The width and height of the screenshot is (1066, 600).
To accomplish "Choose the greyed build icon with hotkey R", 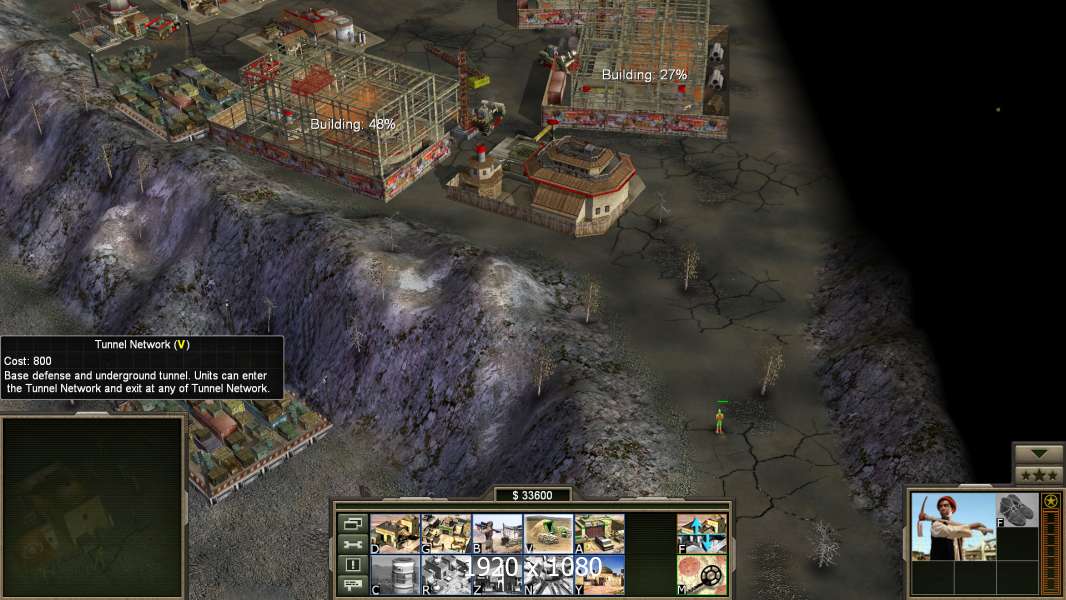I will coord(446,575).
